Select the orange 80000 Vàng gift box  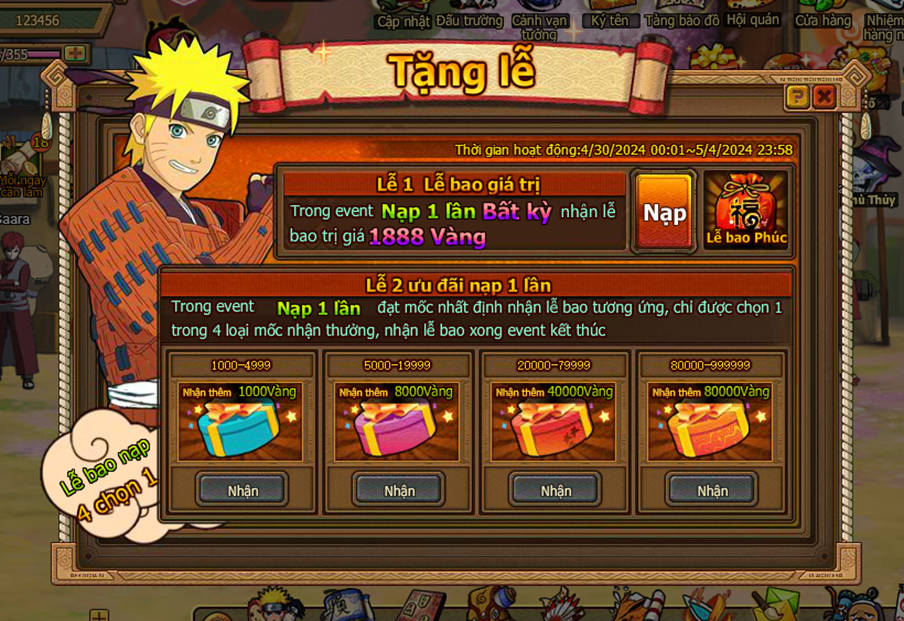(710, 430)
